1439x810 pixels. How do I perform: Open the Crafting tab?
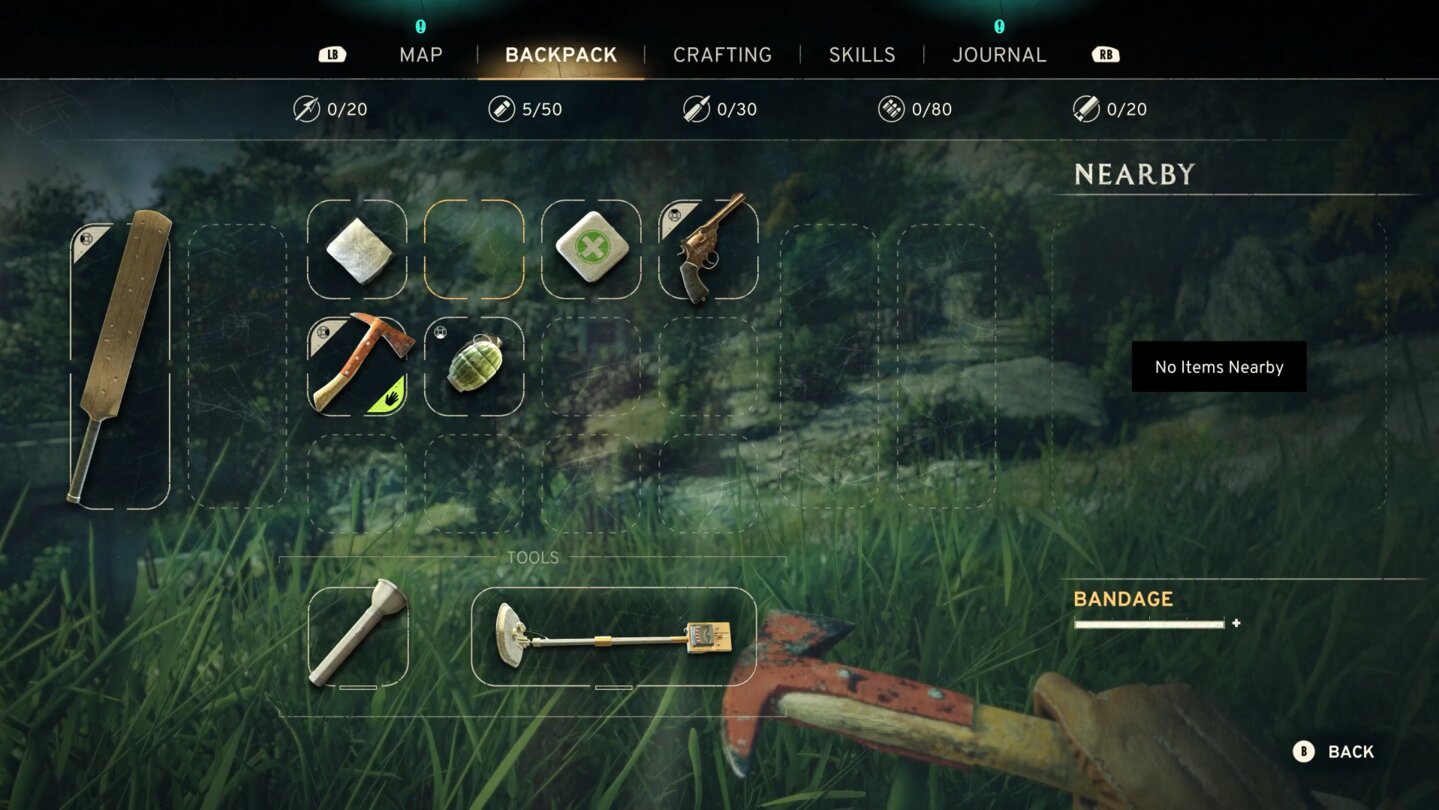[722, 55]
